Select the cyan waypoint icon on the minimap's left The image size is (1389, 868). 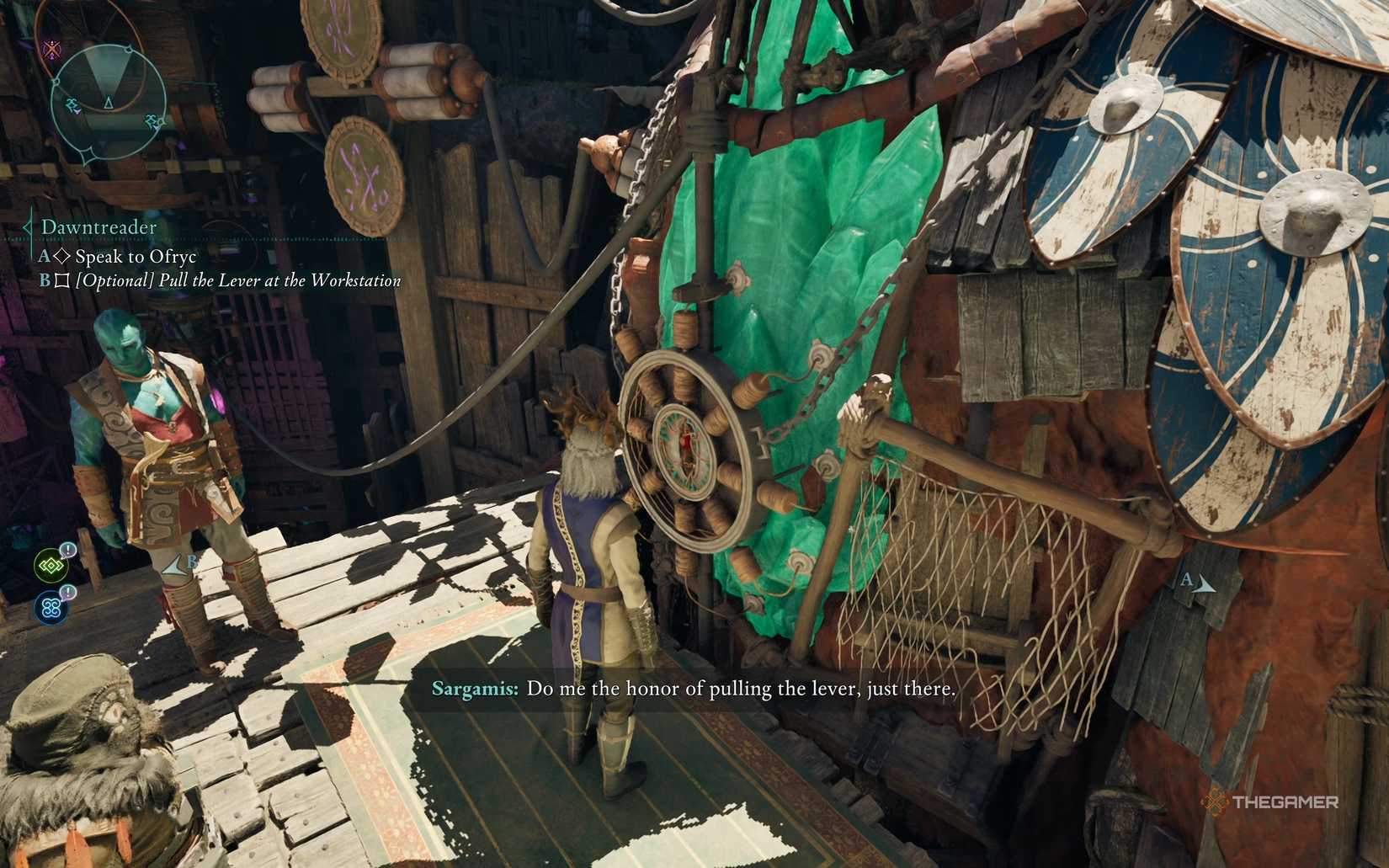click(73, 106)
